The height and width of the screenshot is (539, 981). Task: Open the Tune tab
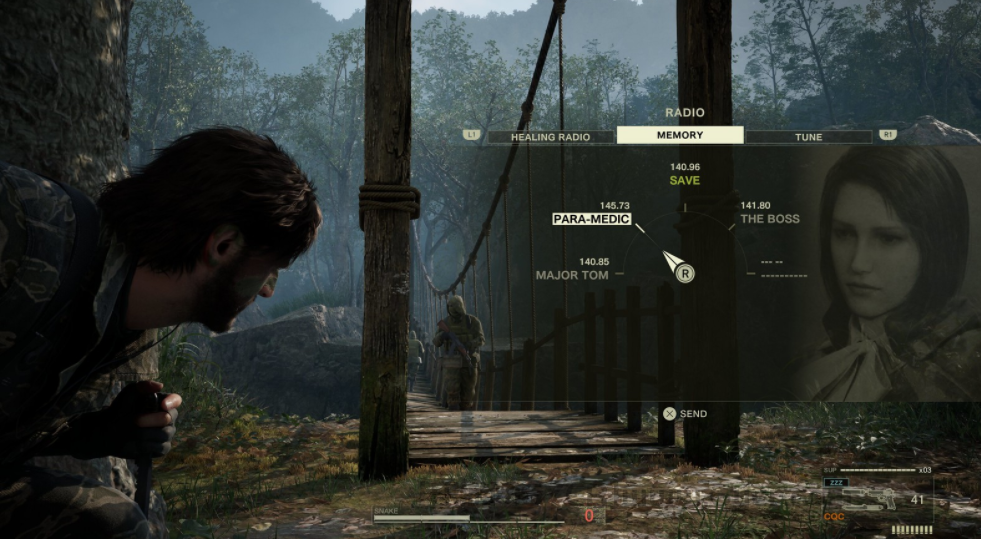pos(808,136)
